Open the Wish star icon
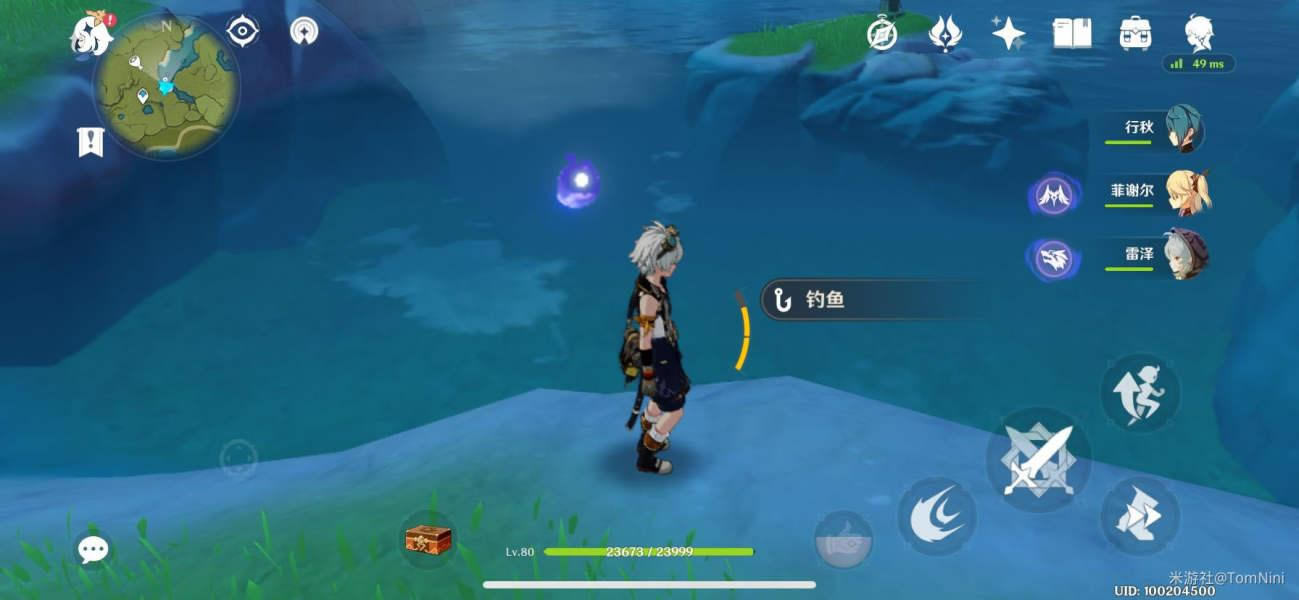 point(1007,34)
